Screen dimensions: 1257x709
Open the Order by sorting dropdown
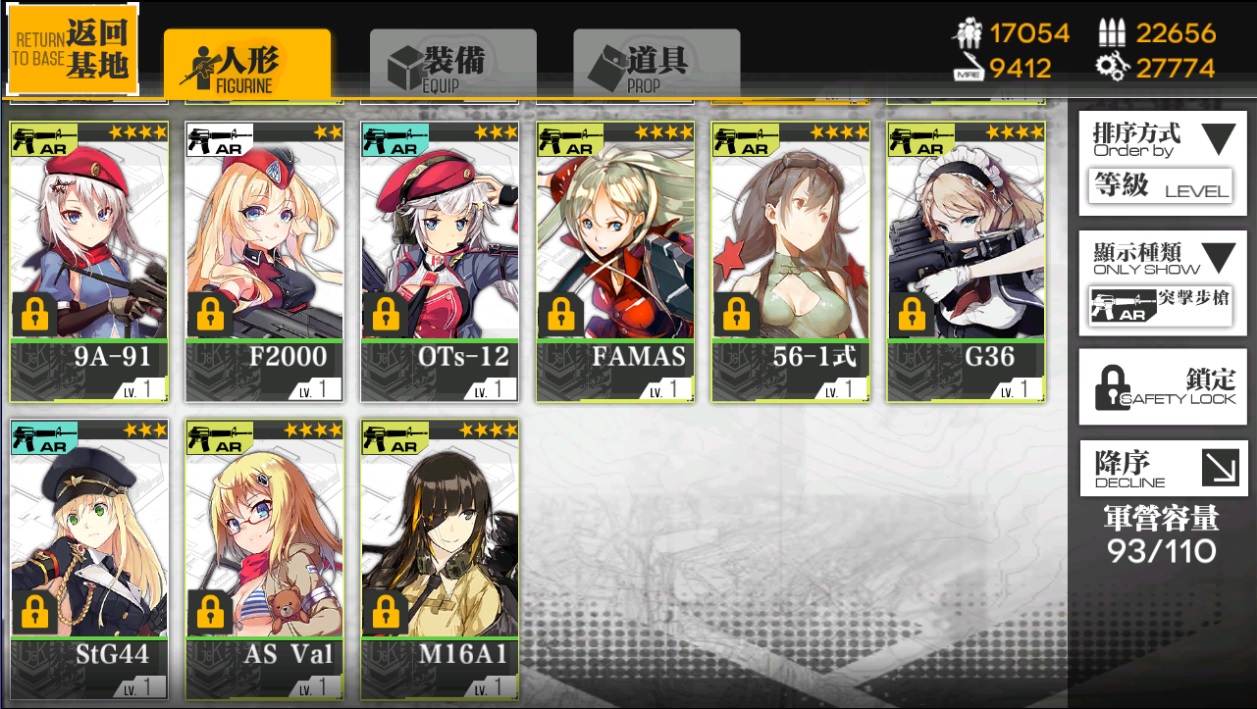coord(1162,162)
